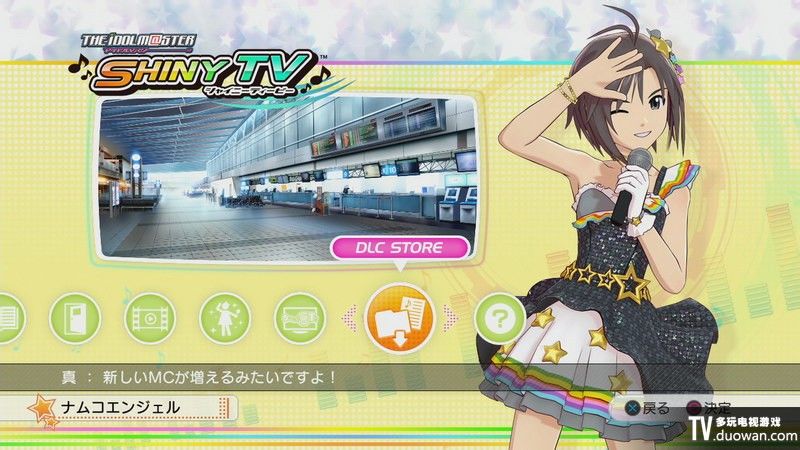
Task: Select the ナムコエンジェル unit name bar
Action: pos(120,408)
